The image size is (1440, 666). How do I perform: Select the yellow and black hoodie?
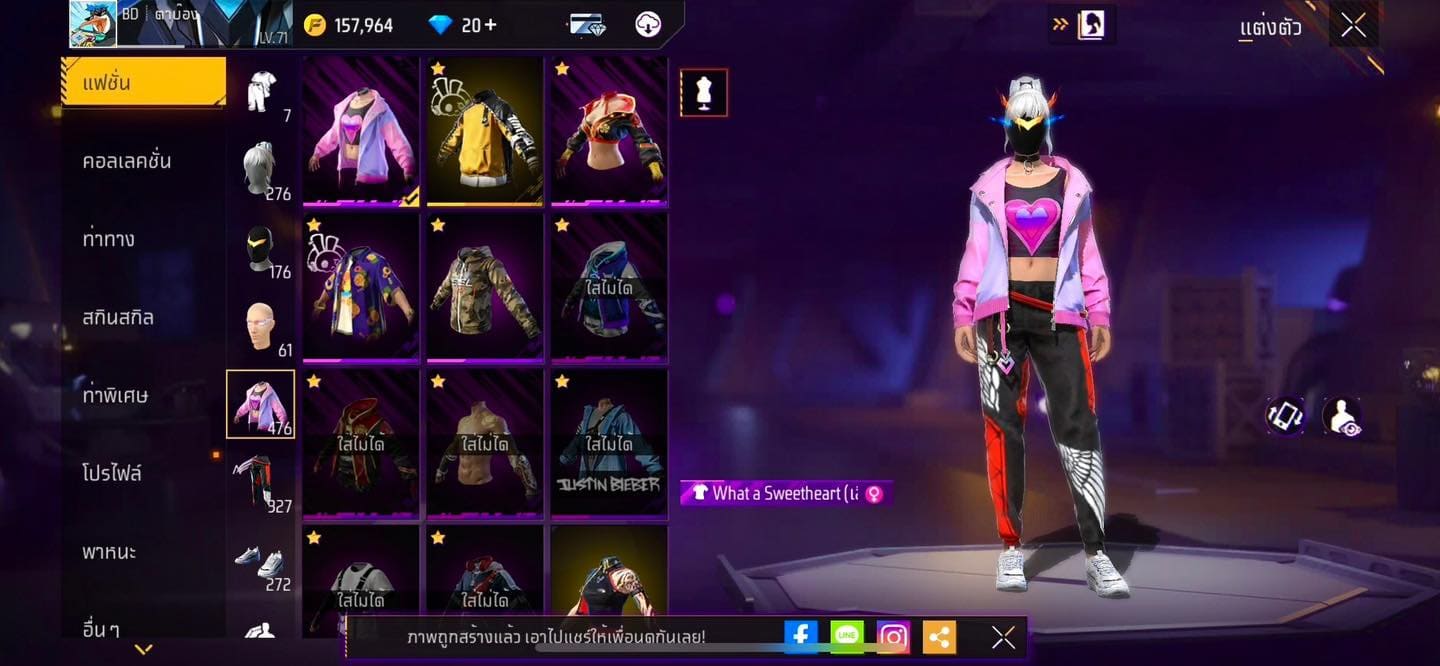tap(485, 131)
